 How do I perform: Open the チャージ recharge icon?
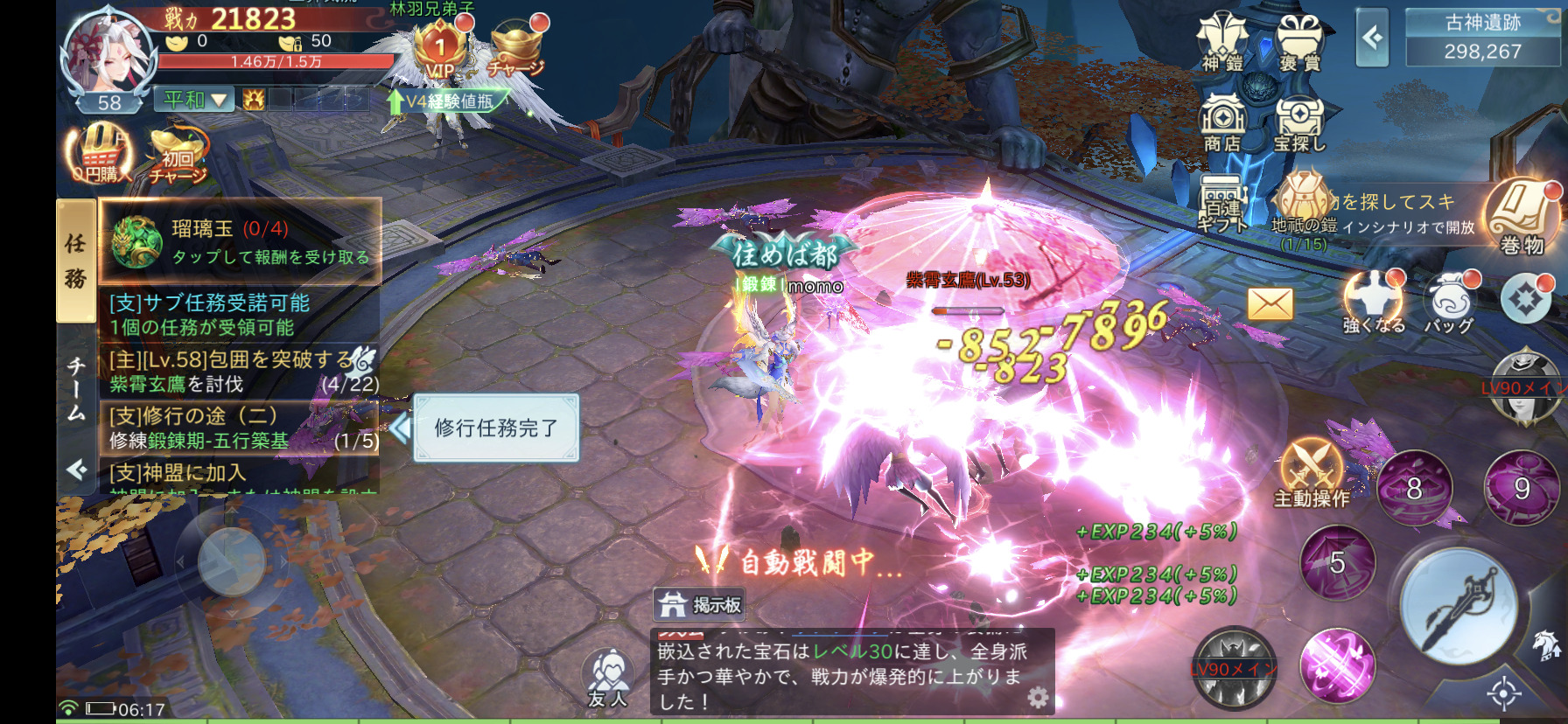tap(516, 48)
